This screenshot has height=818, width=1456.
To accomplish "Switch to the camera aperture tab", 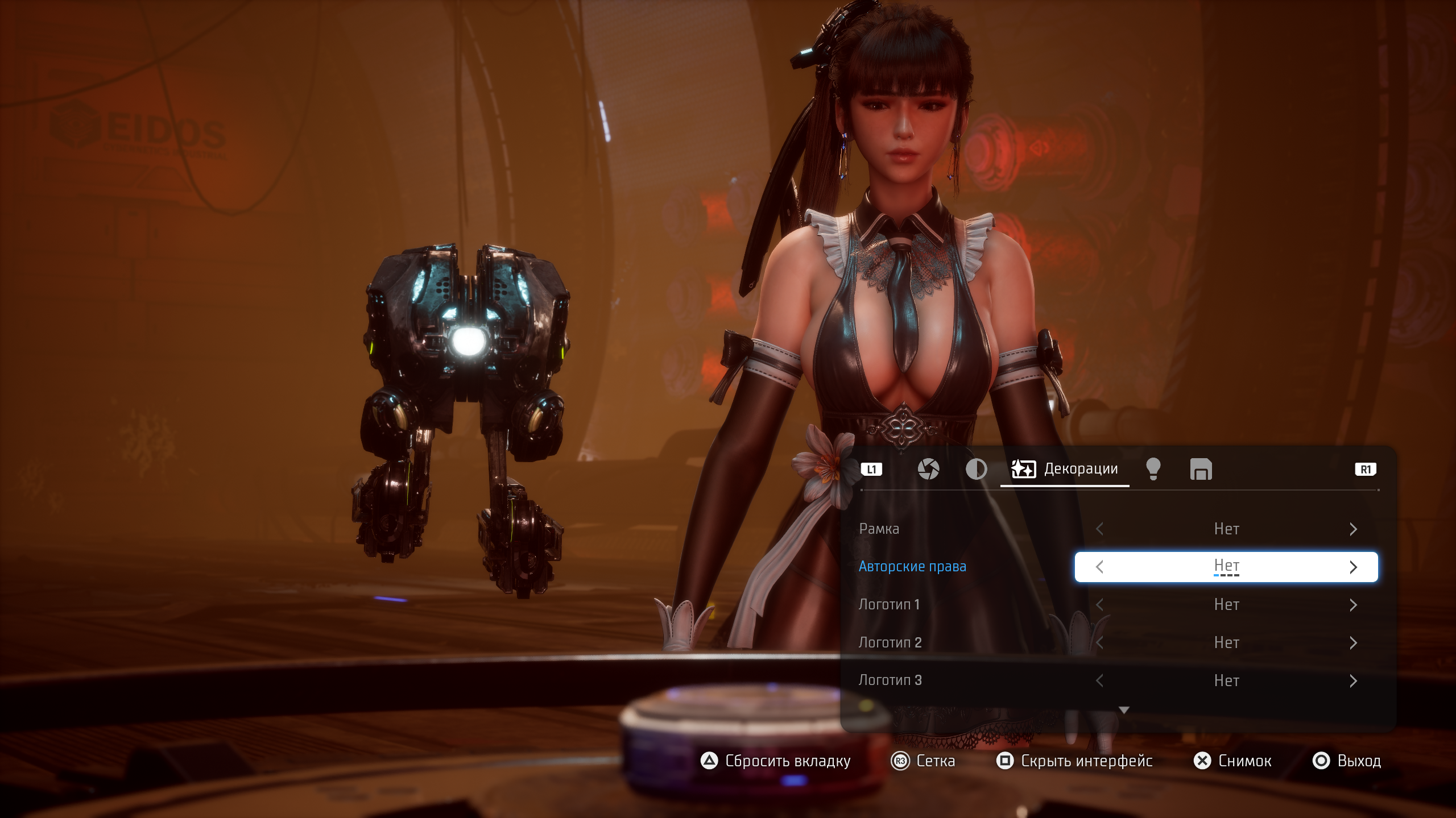I will point(928,470).
